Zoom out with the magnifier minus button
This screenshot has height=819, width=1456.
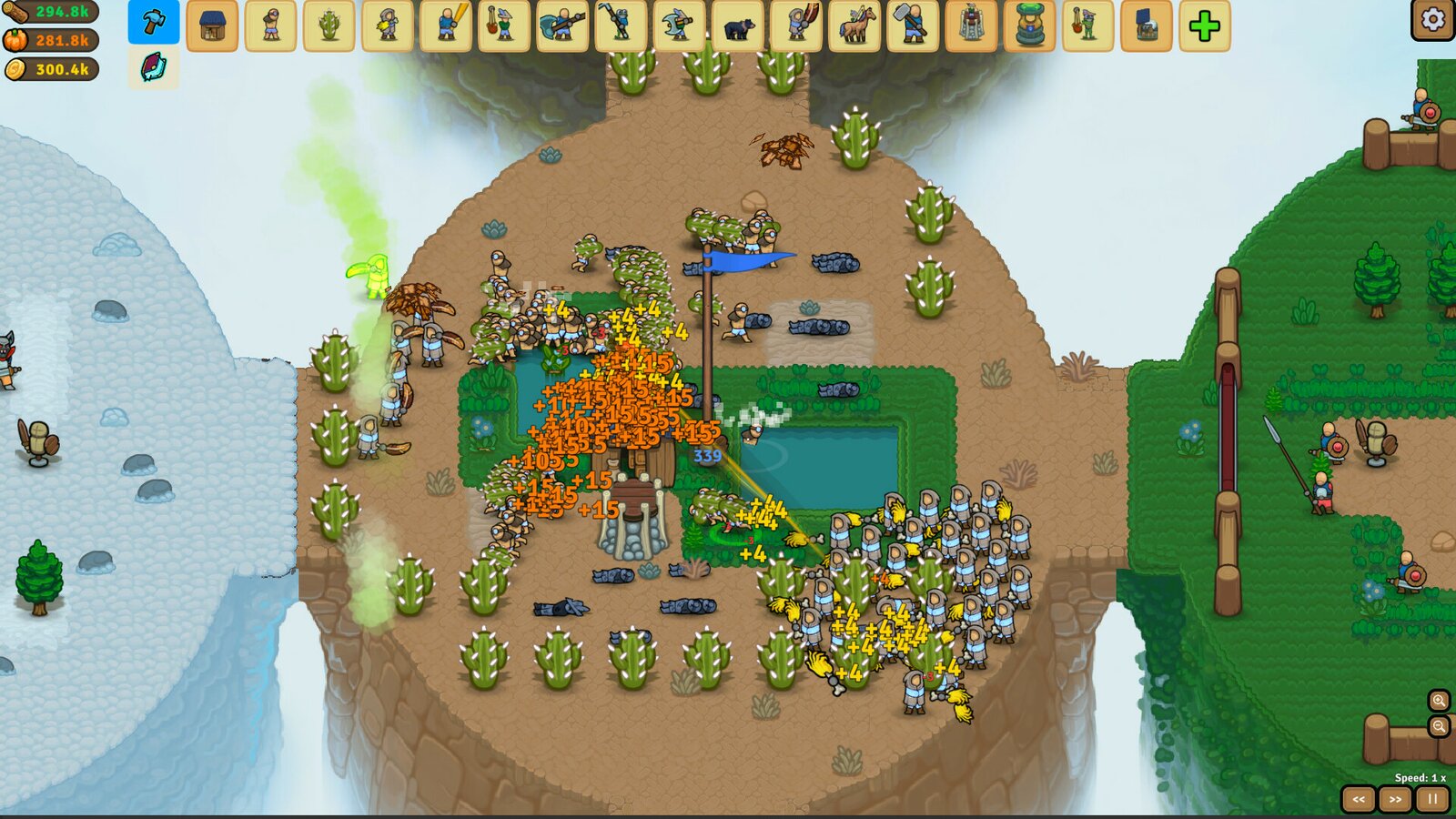[1438, 727]
